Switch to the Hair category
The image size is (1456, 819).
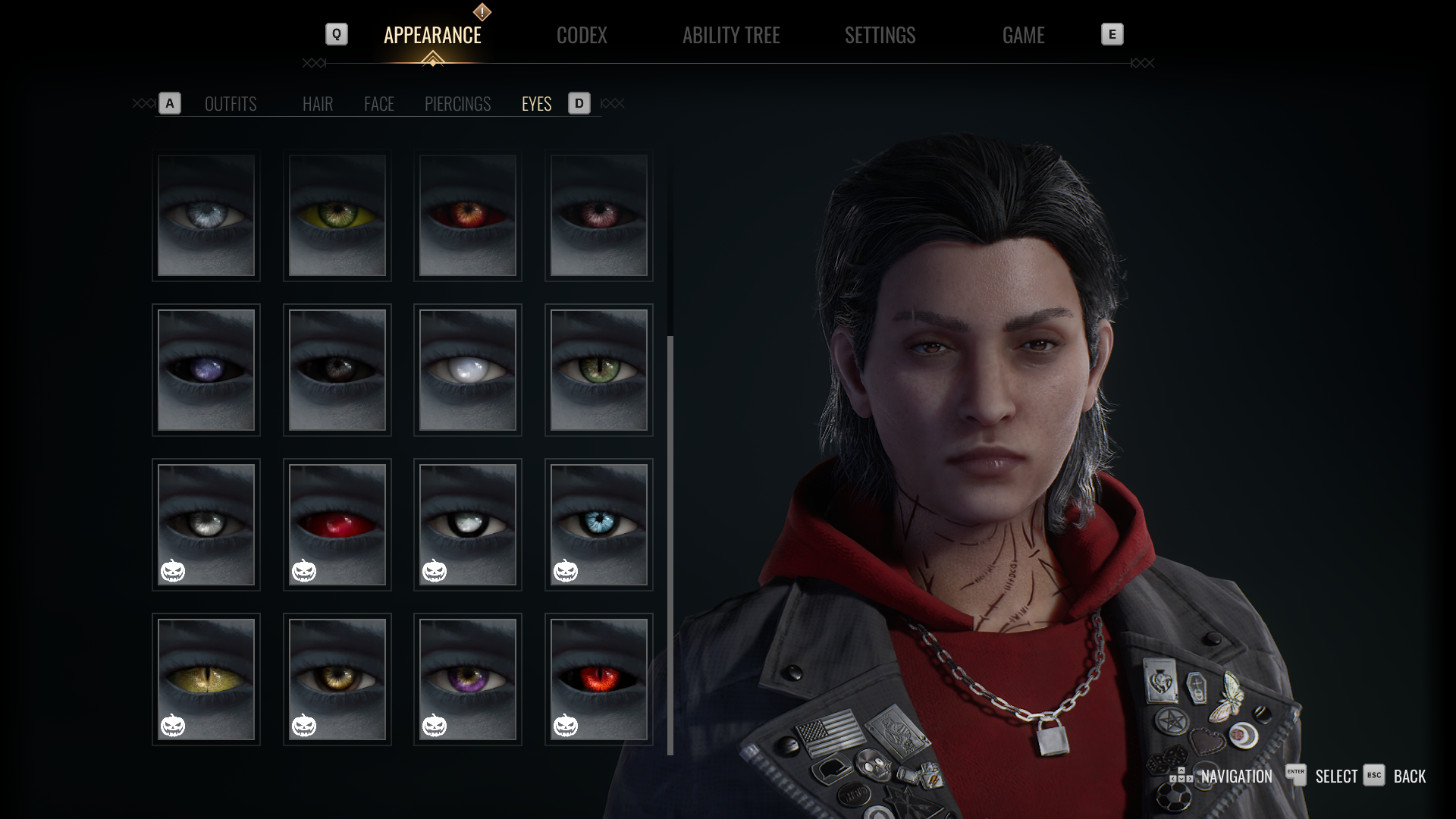click(x=318, y=104)
